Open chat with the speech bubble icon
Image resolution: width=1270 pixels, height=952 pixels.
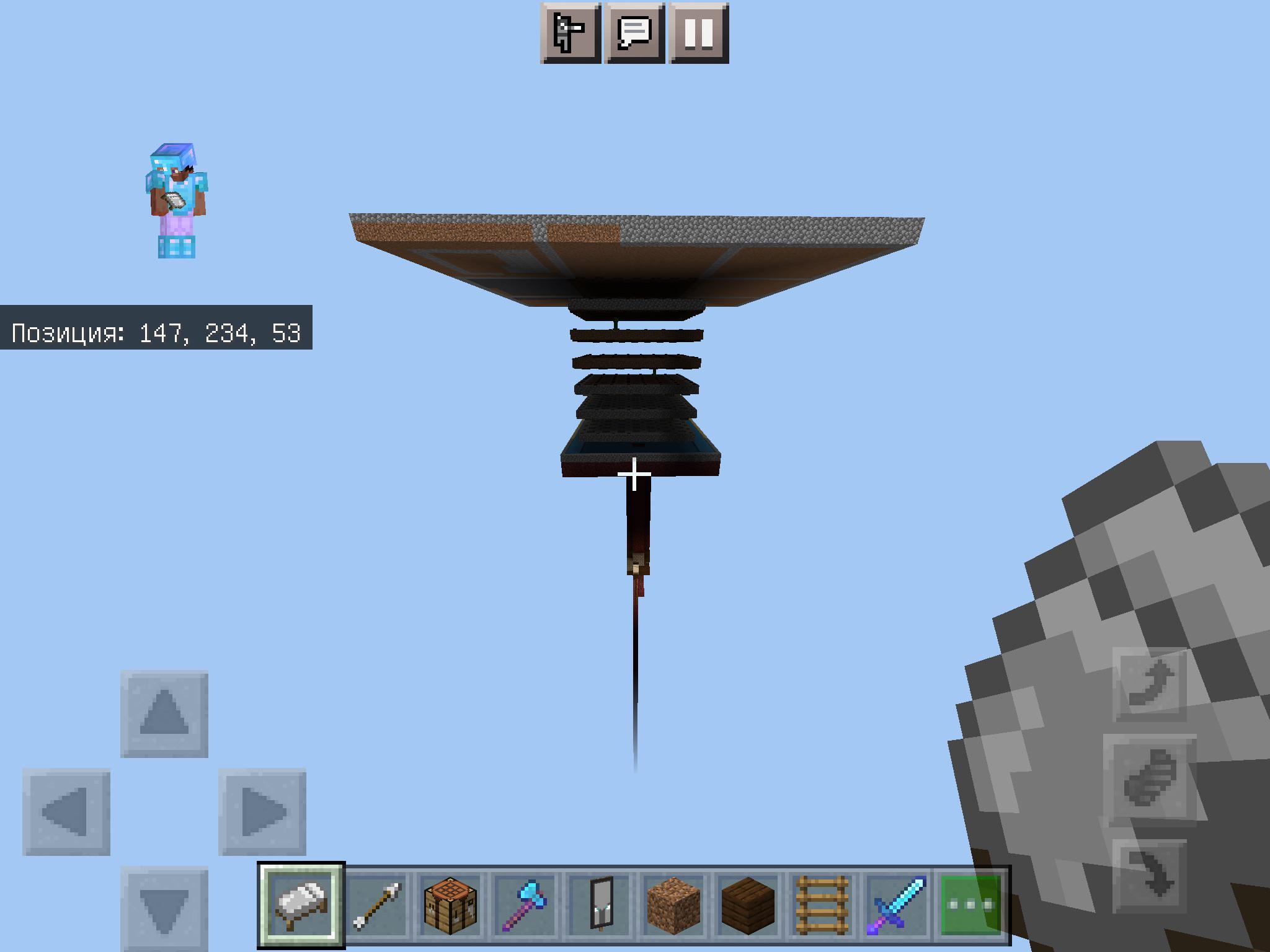[x=635, y=35]
